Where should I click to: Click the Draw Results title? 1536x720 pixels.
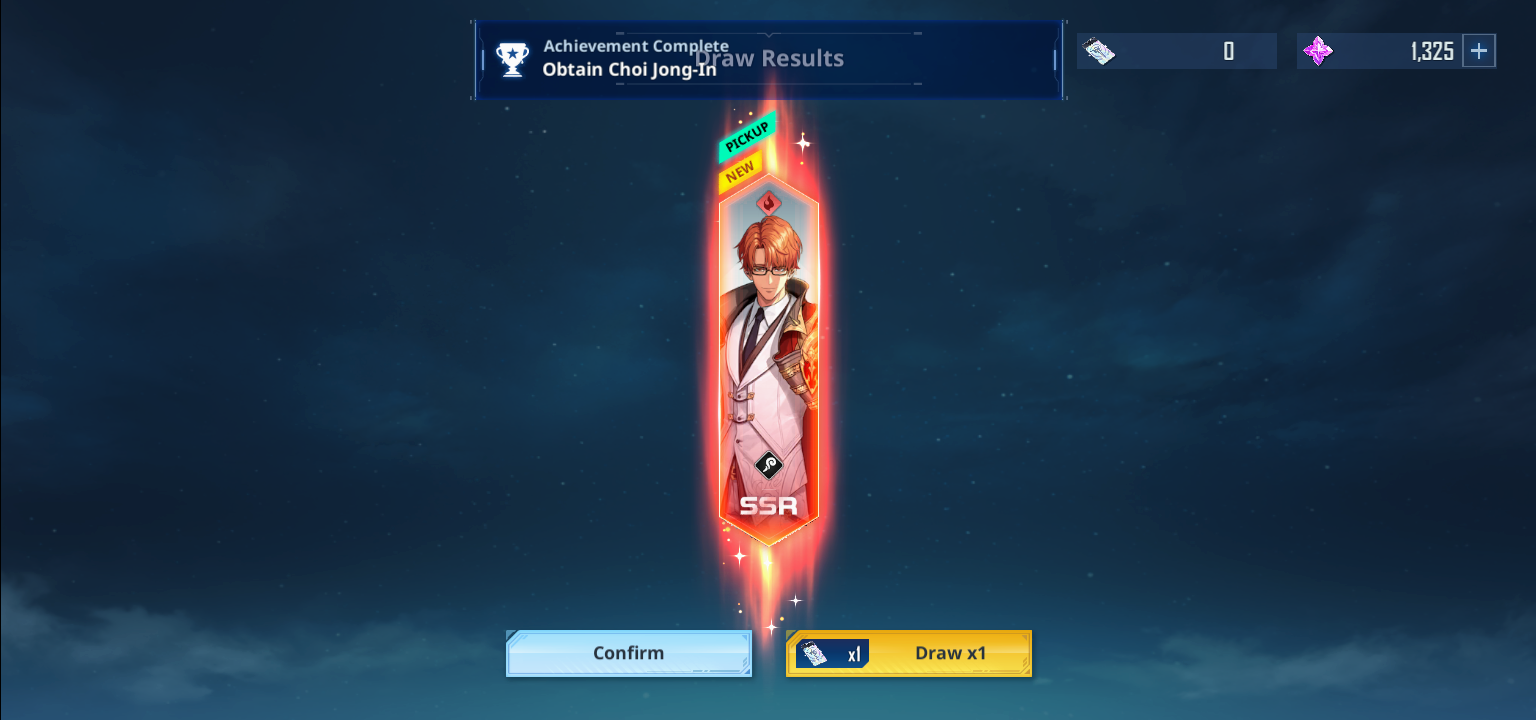[767, 57]
